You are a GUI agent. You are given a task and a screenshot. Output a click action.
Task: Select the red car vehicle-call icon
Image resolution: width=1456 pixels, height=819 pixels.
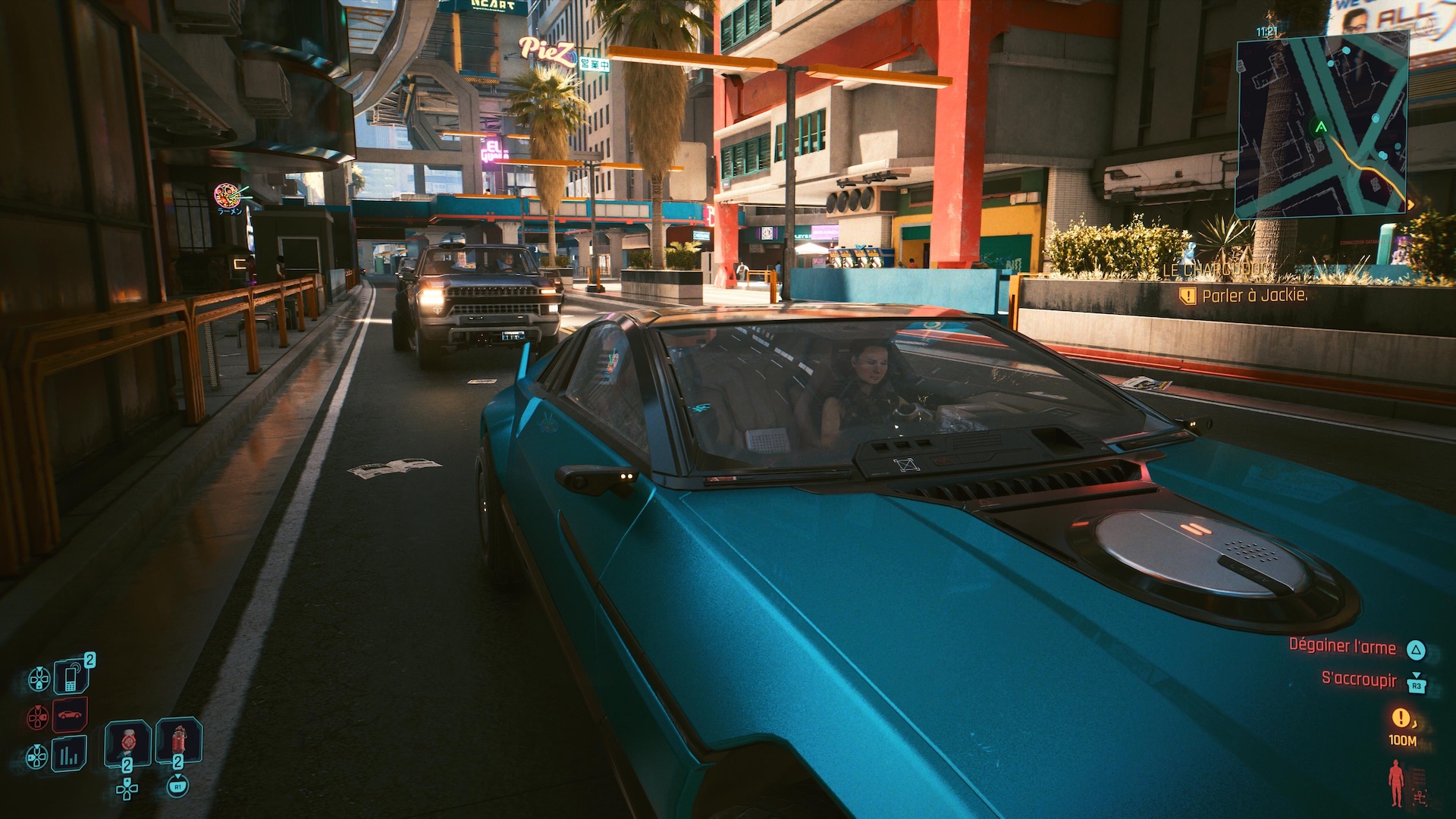pos(70,715)
